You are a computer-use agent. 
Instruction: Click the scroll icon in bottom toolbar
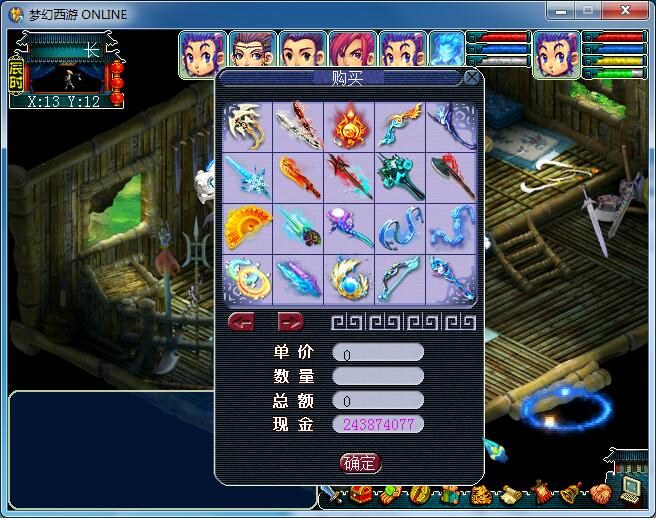click(x=511, y=495)
